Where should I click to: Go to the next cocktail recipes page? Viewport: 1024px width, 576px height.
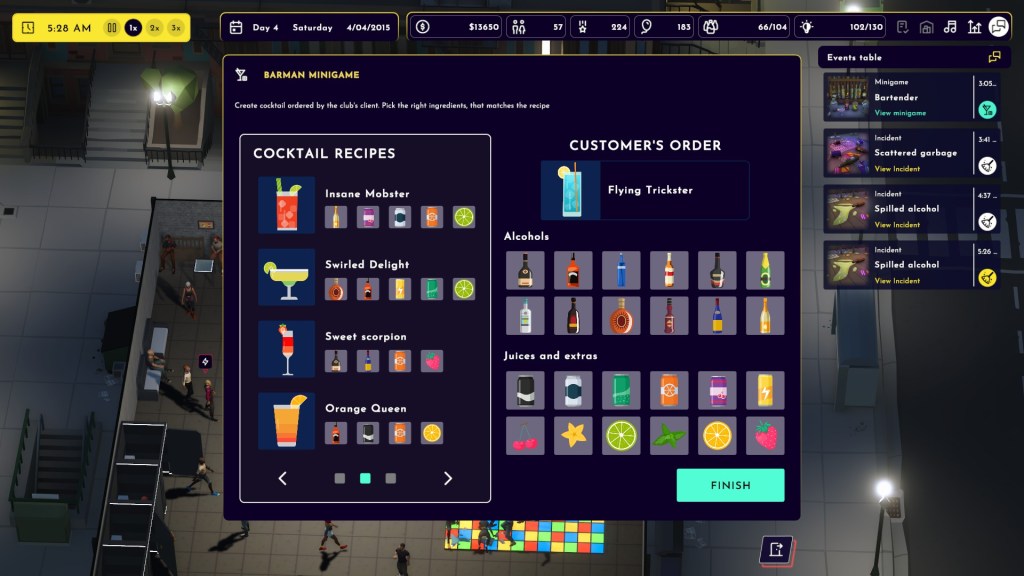pyautogui.click(x=447, y=479)
